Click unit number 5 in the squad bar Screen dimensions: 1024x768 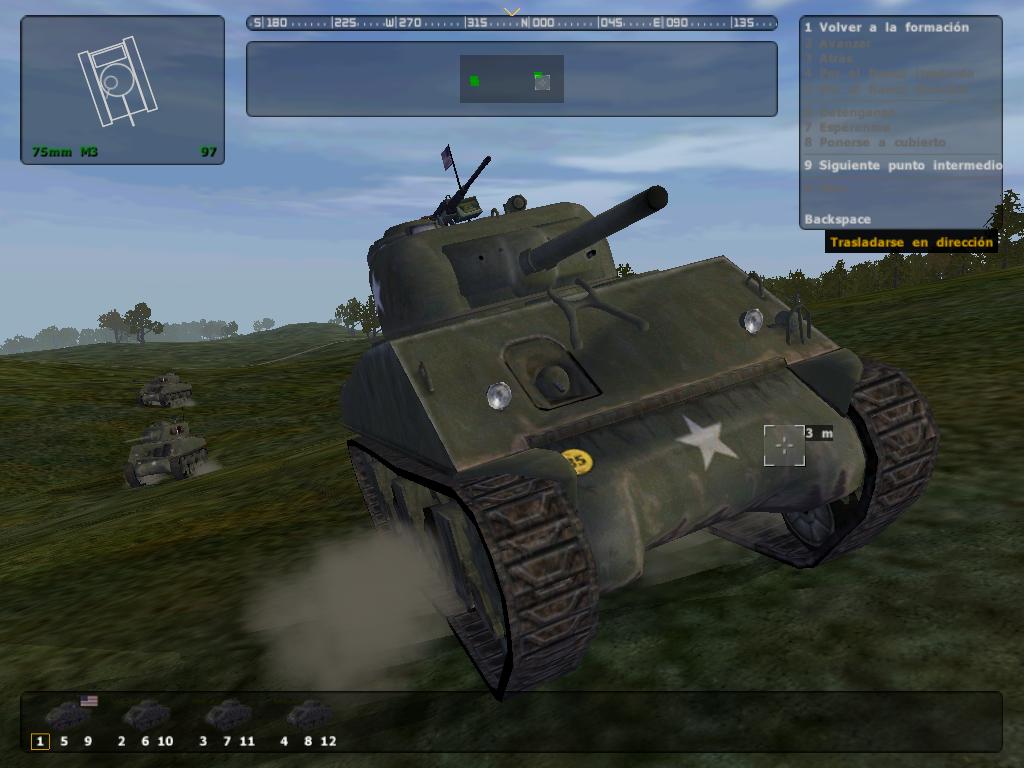click(64, 741)
